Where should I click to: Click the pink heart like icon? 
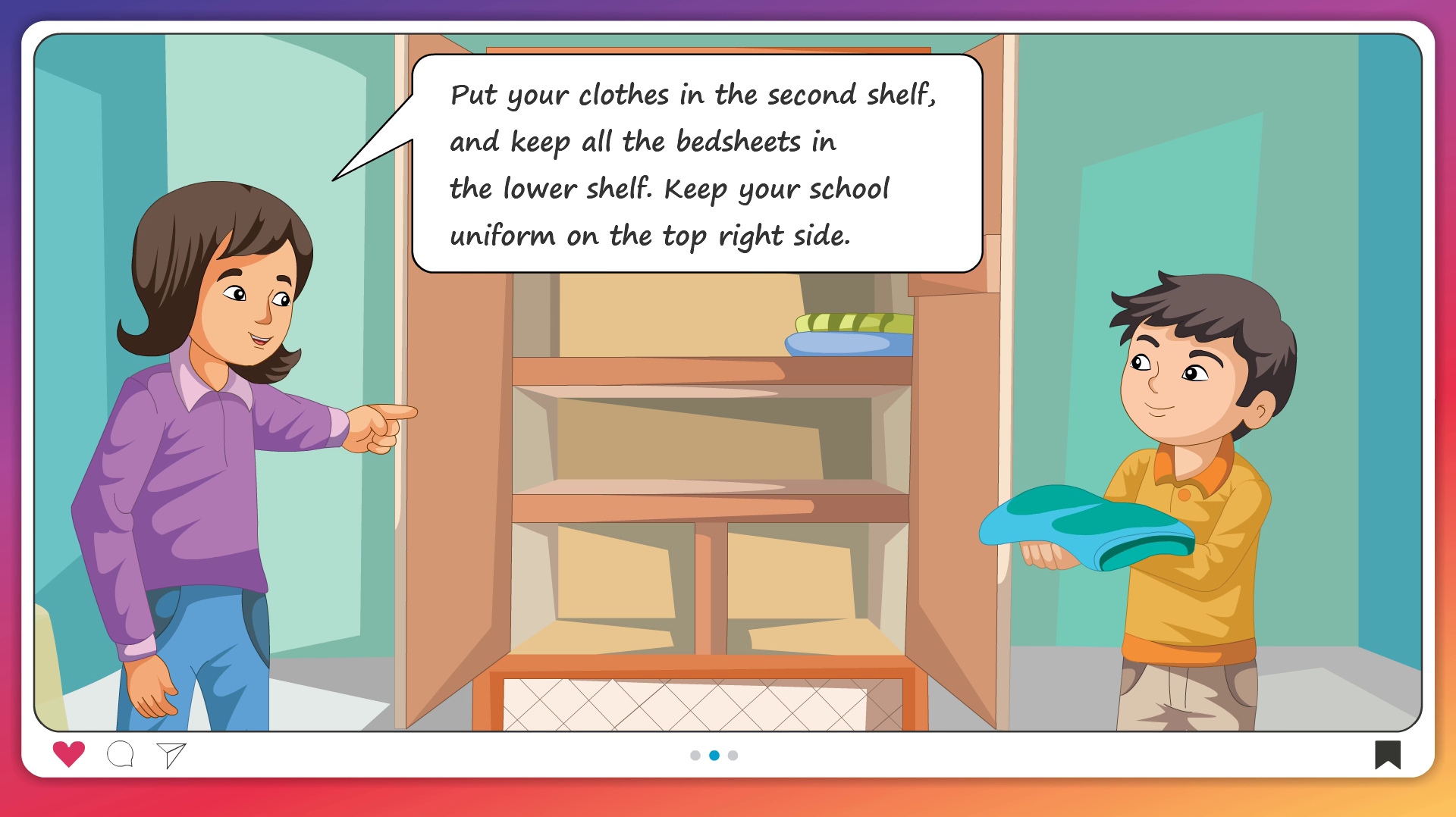68,754
